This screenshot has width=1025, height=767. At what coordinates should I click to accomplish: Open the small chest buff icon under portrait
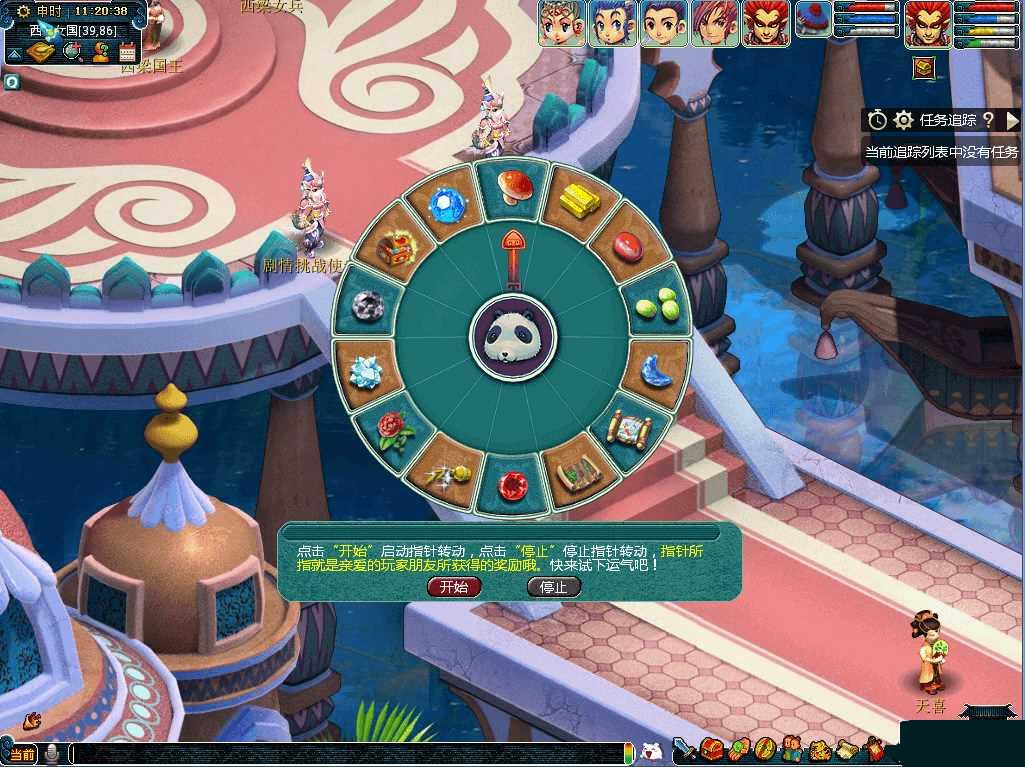[x=923, y=67]
